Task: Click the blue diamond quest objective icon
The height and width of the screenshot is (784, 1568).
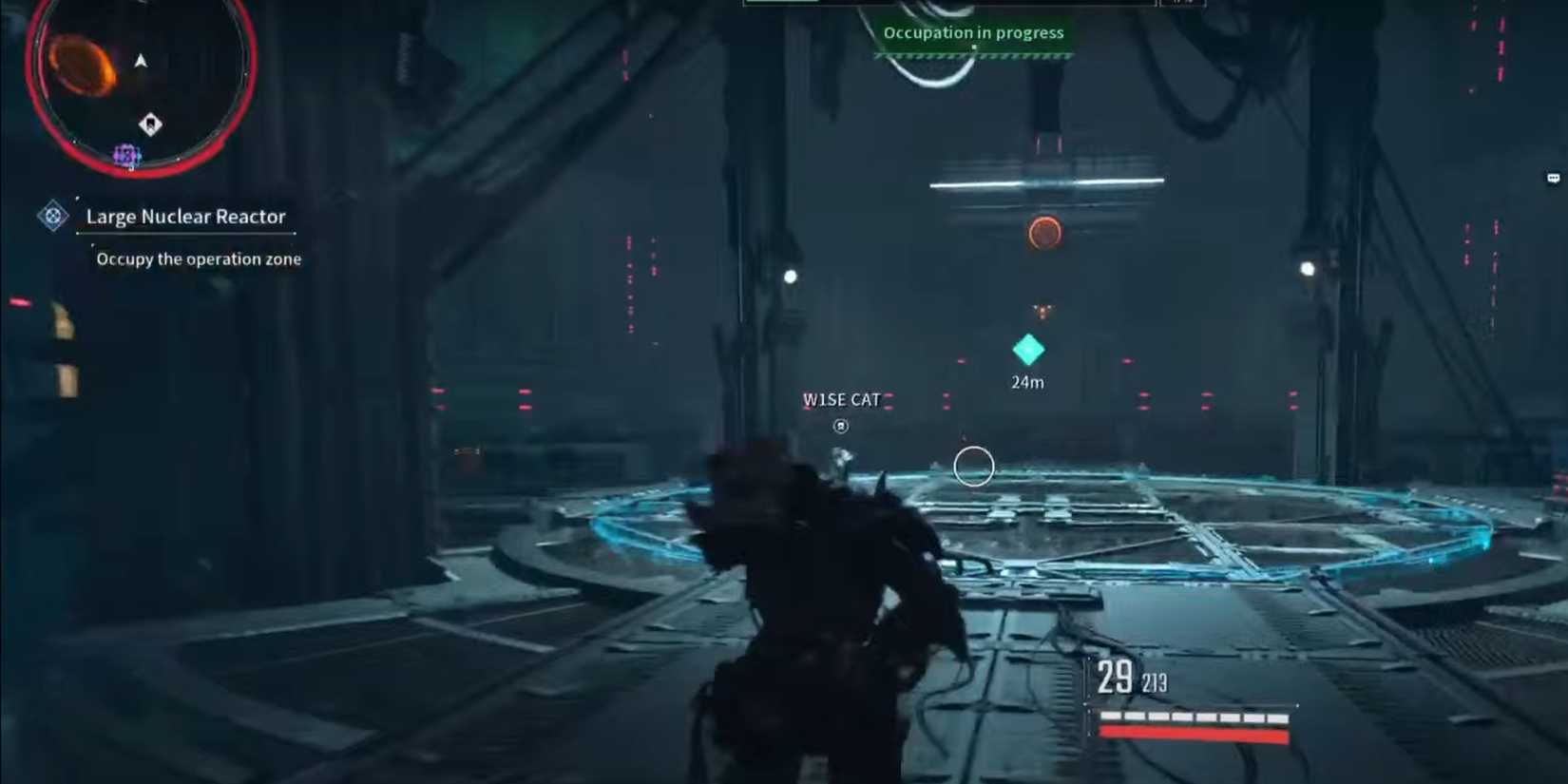Action: [x=52, y=217]
